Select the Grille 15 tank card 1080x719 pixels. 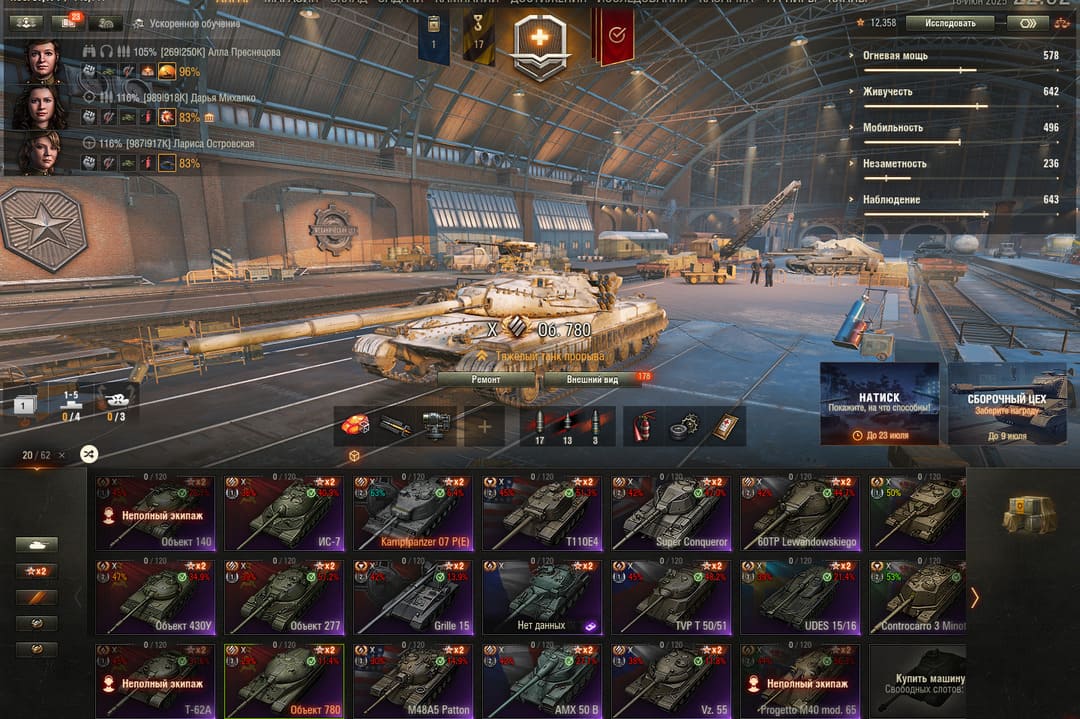click(x=413, y=597)
